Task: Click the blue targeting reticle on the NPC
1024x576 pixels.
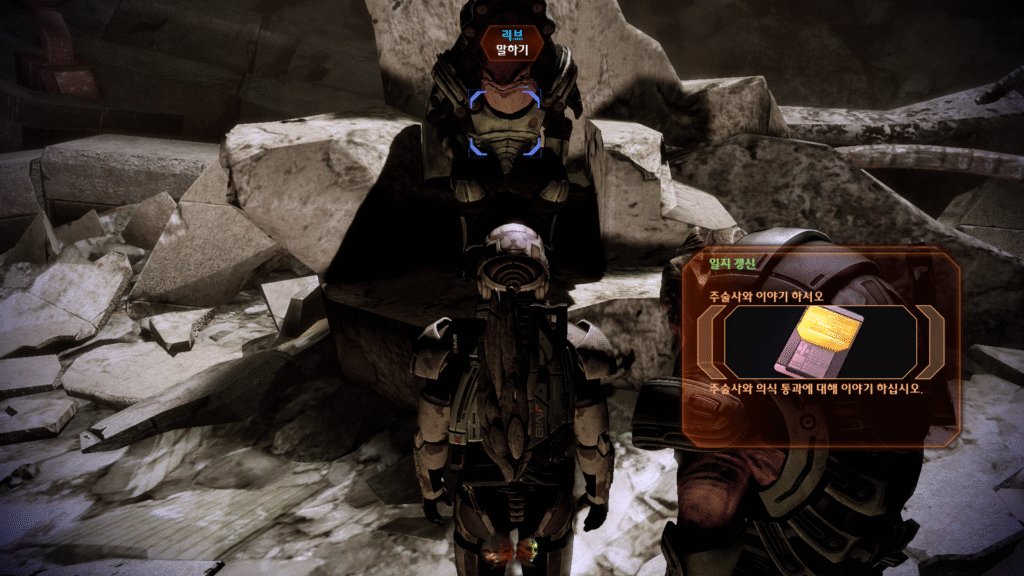Action: [505, 123]
